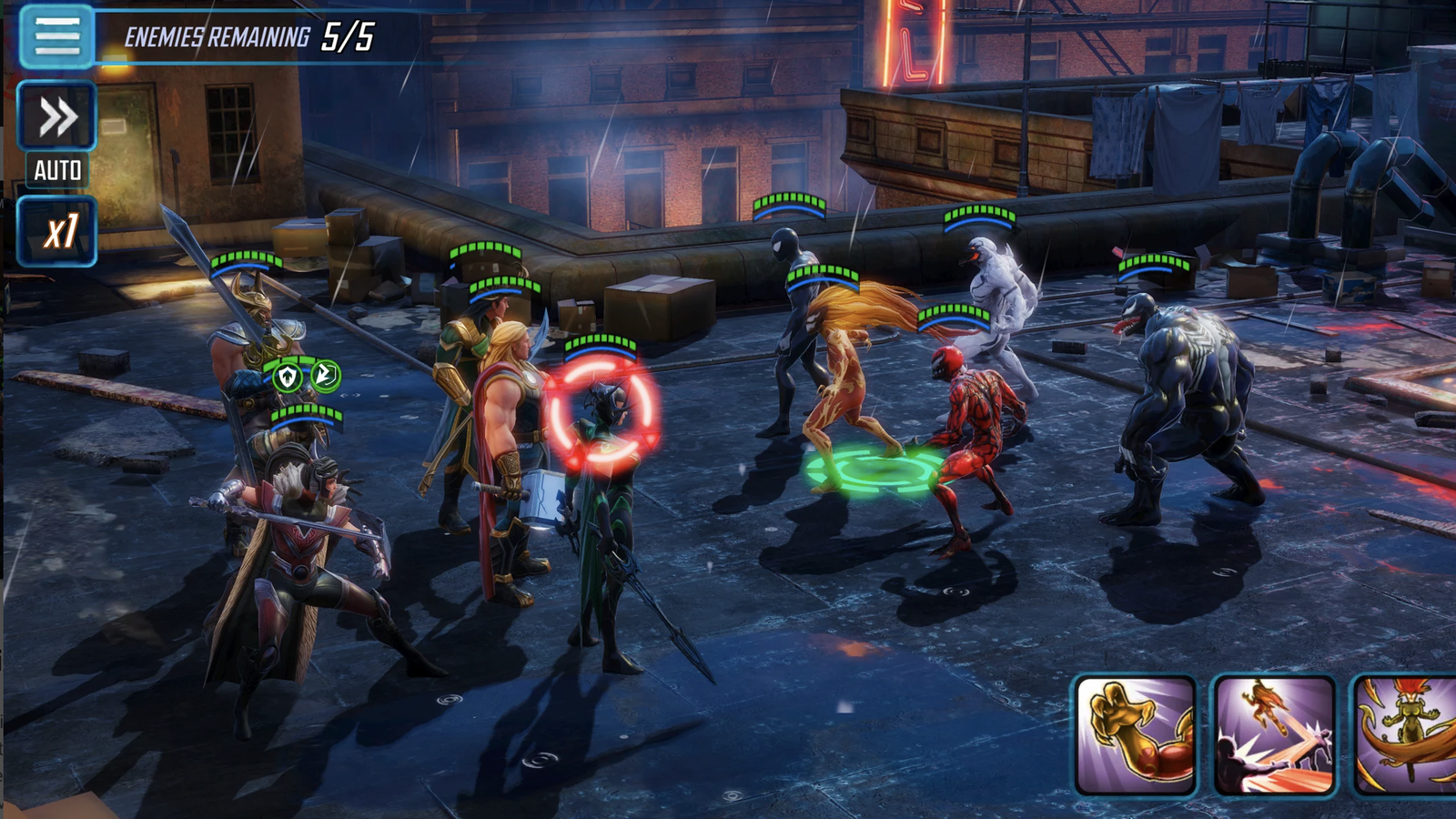The height and width of the screenshot is (819, 1456).
Task: Enable fast-forward with the double-arrow icon
Action: [x=56, y=116]
